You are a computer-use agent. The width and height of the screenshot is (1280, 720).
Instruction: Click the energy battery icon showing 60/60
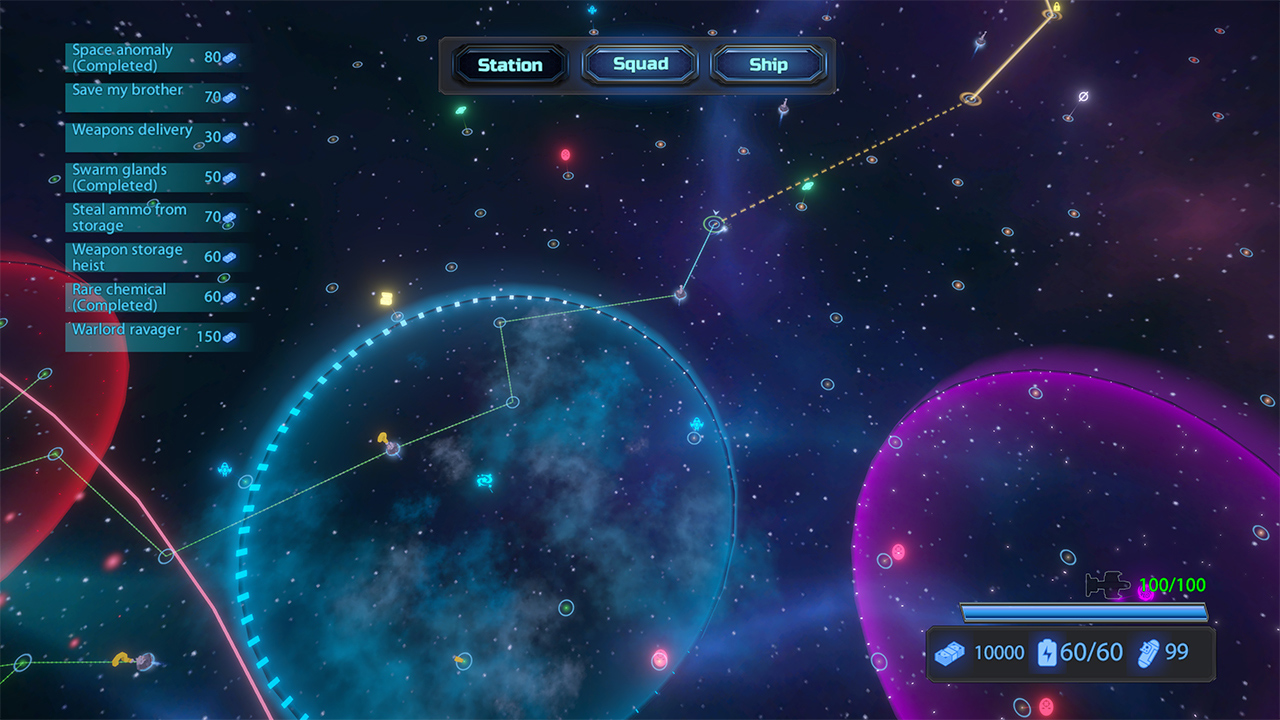point(1047,653)
